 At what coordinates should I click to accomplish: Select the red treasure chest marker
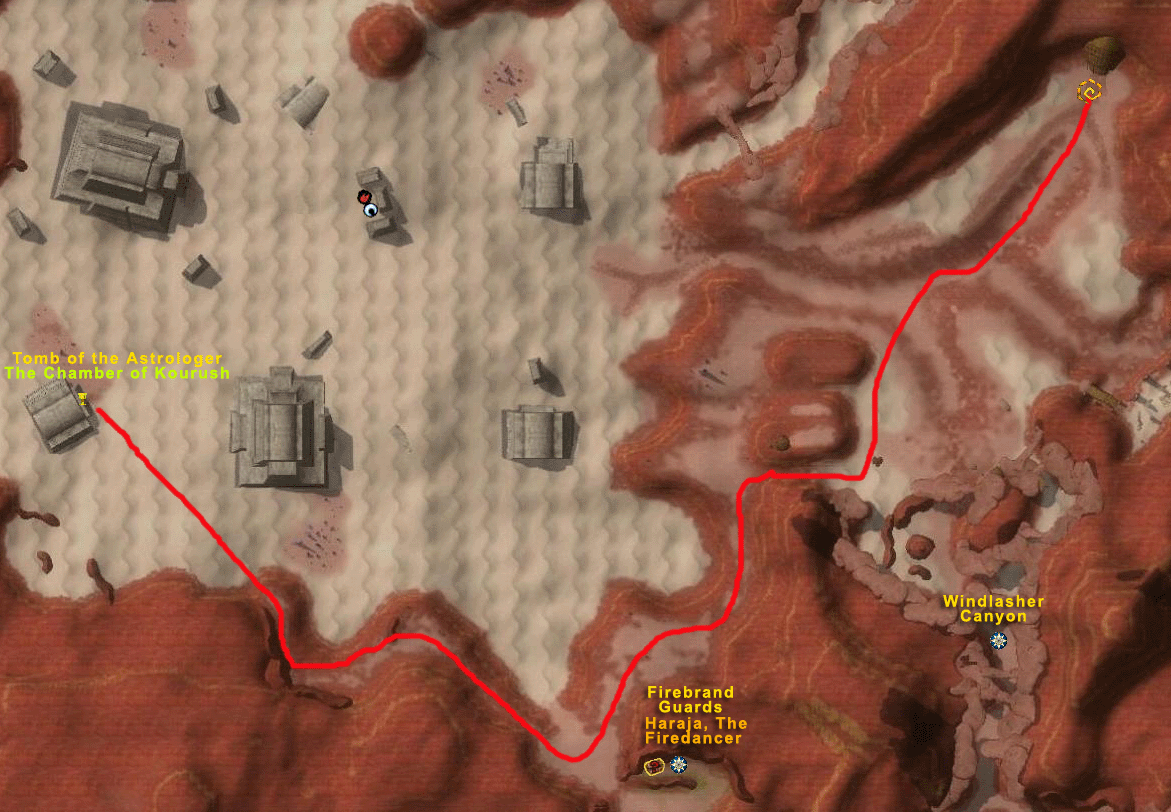[655, 766]
